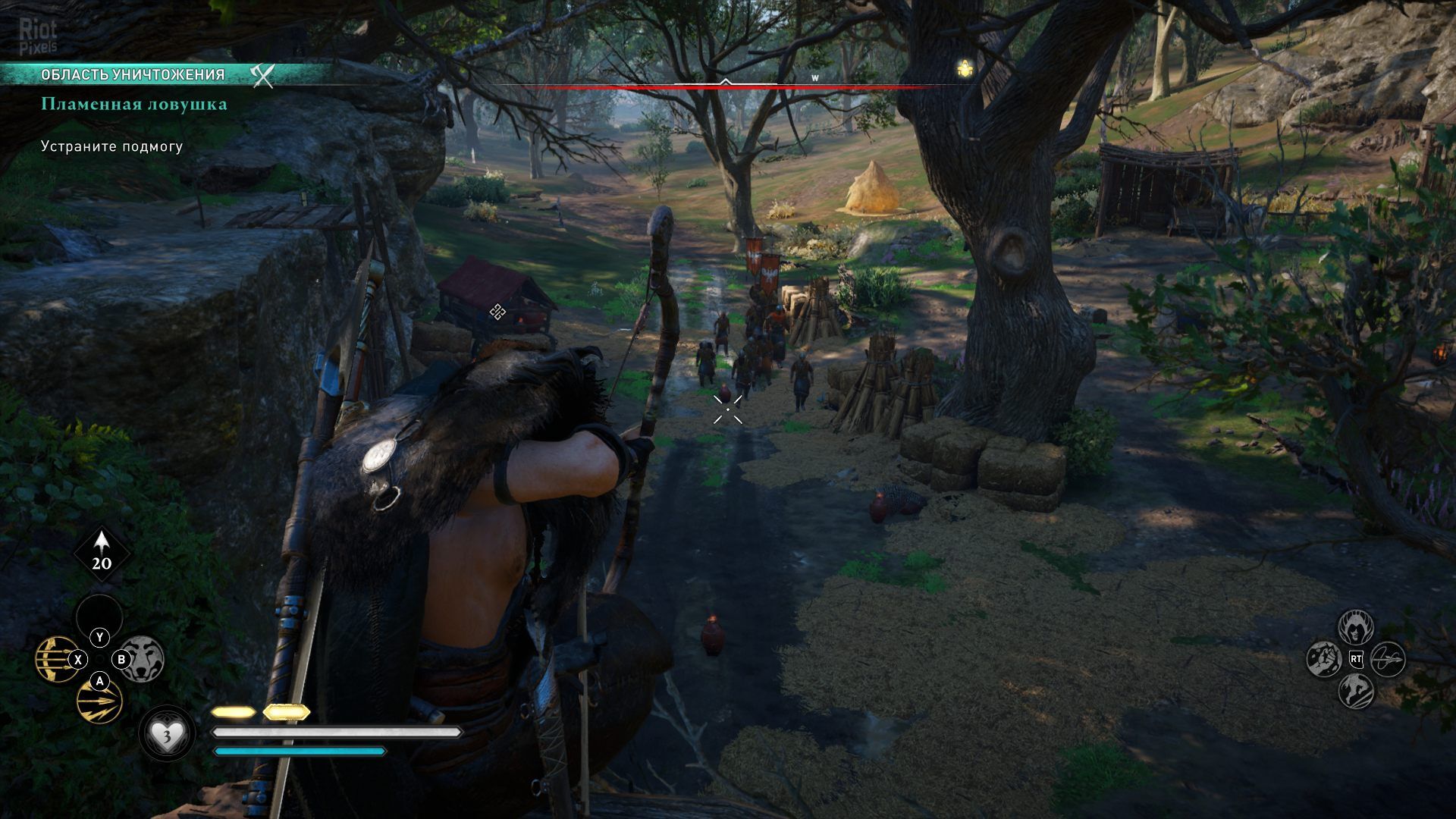Screen dimensions: 1456x819
Task: Select the empty top ranged ability slot
Action: [x=99, y=615]
